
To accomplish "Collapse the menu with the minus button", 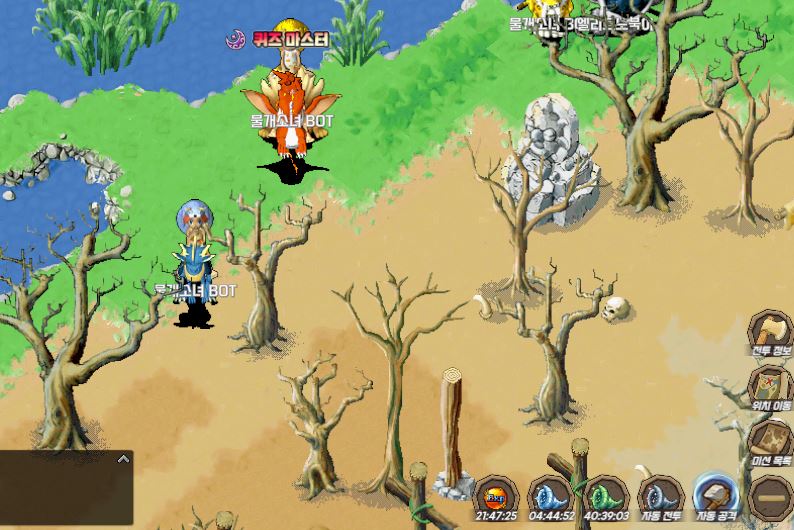I will click(770, 496).
